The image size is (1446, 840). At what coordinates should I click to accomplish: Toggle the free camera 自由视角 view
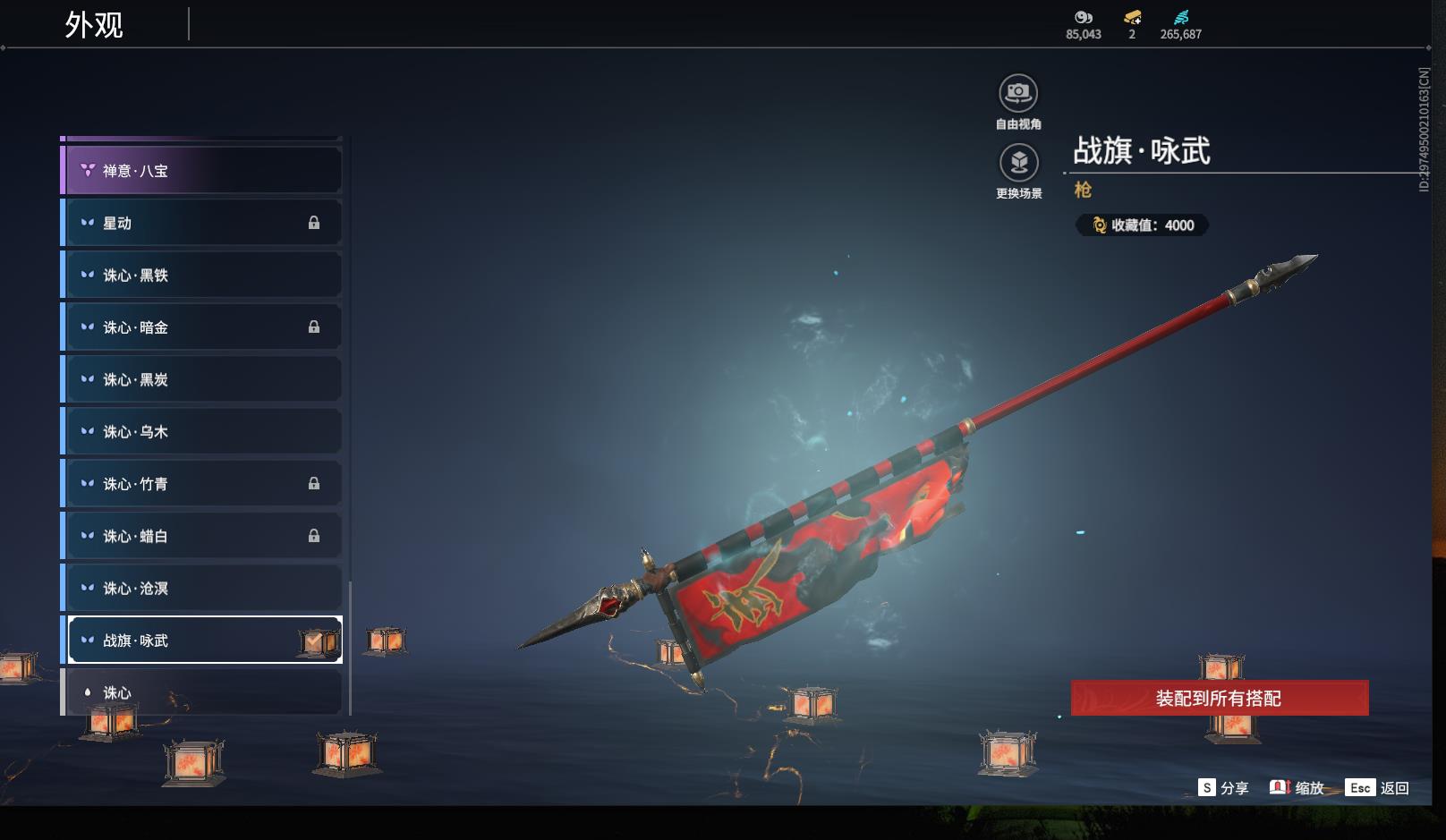(x=1018, y=93)
